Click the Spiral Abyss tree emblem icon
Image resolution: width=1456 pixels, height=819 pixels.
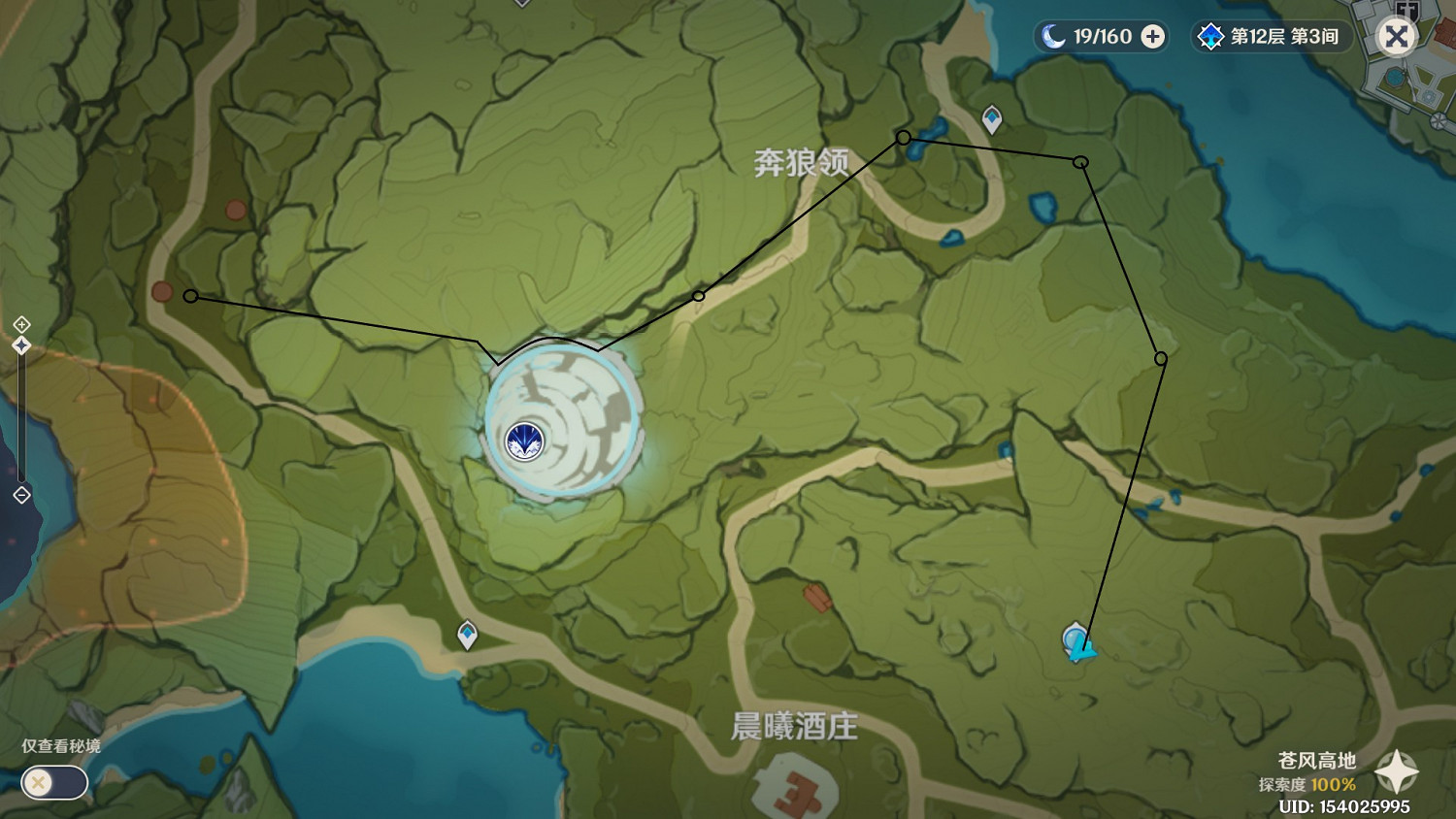pyautogui.click(x=1209, y=36)
